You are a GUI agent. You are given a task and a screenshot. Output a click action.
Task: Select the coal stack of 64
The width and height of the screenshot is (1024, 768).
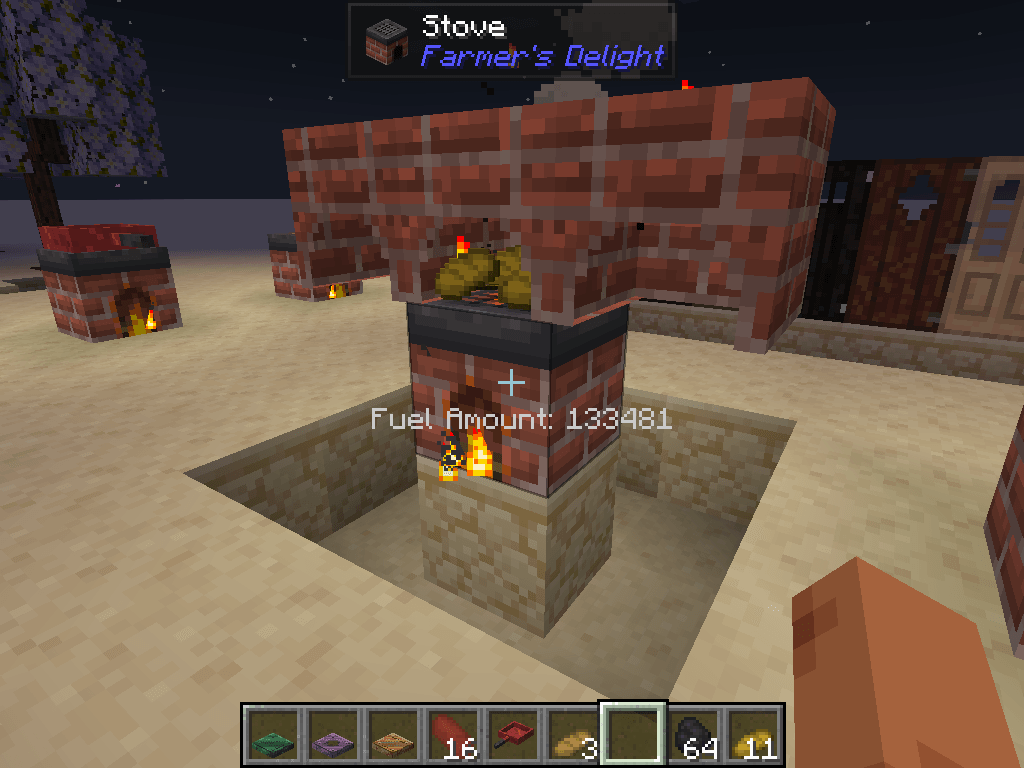coord(693,736)
